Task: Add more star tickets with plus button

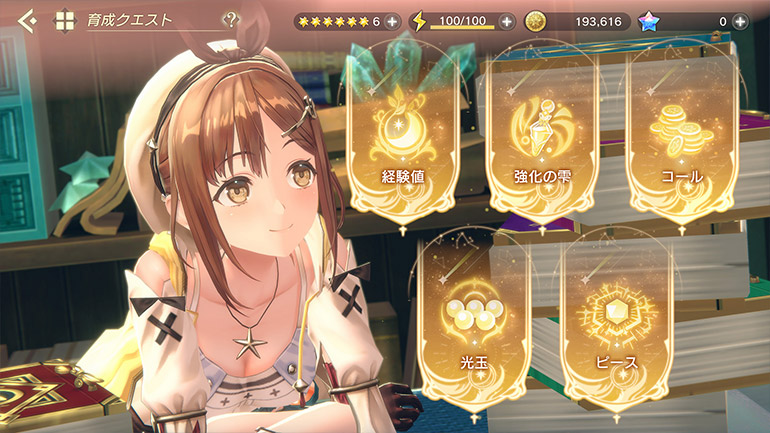Action: (x=391, y=21)
